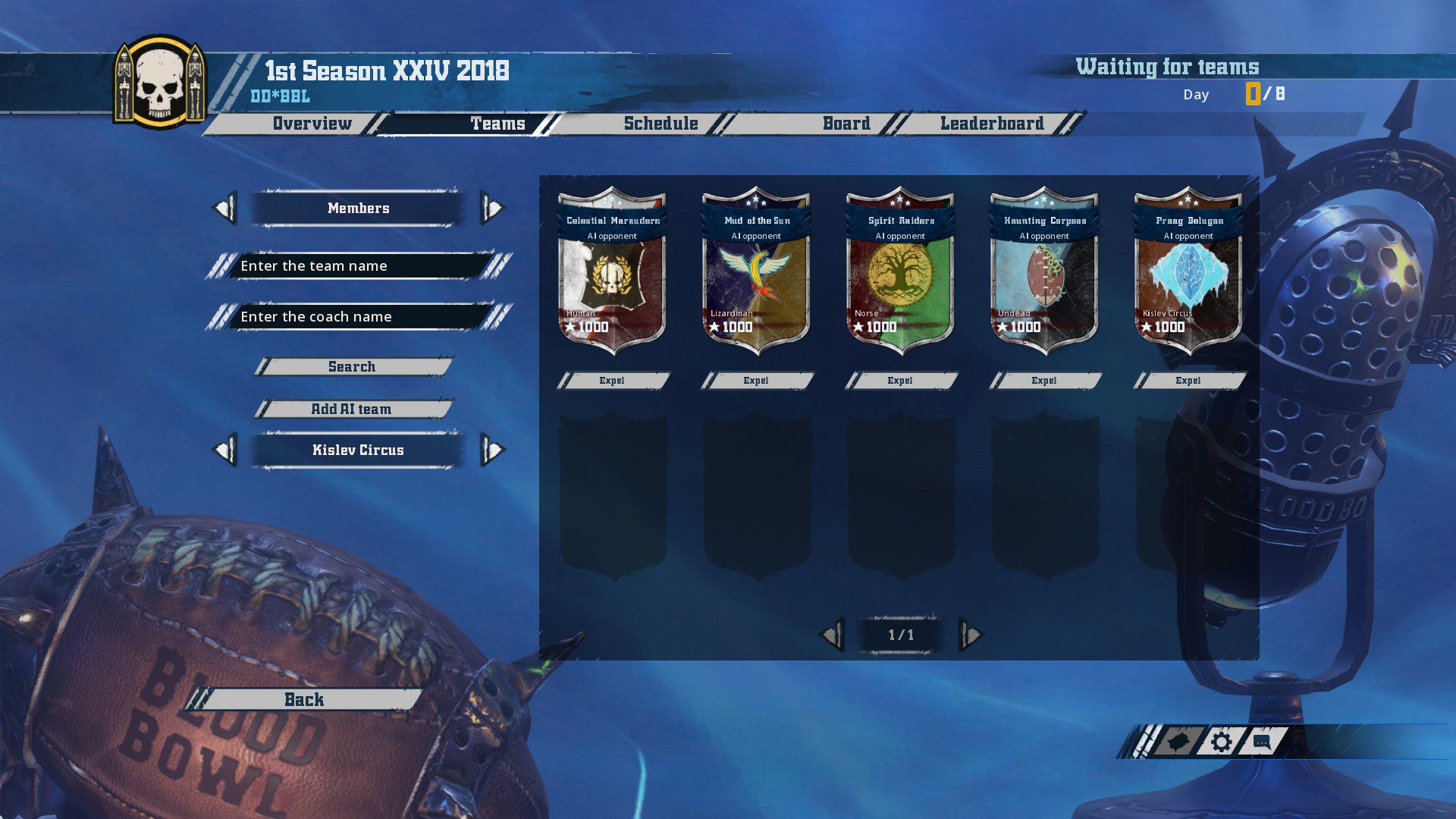Go back with the Back button
This screenshot has width=1456, height=819.
[304, 700]
